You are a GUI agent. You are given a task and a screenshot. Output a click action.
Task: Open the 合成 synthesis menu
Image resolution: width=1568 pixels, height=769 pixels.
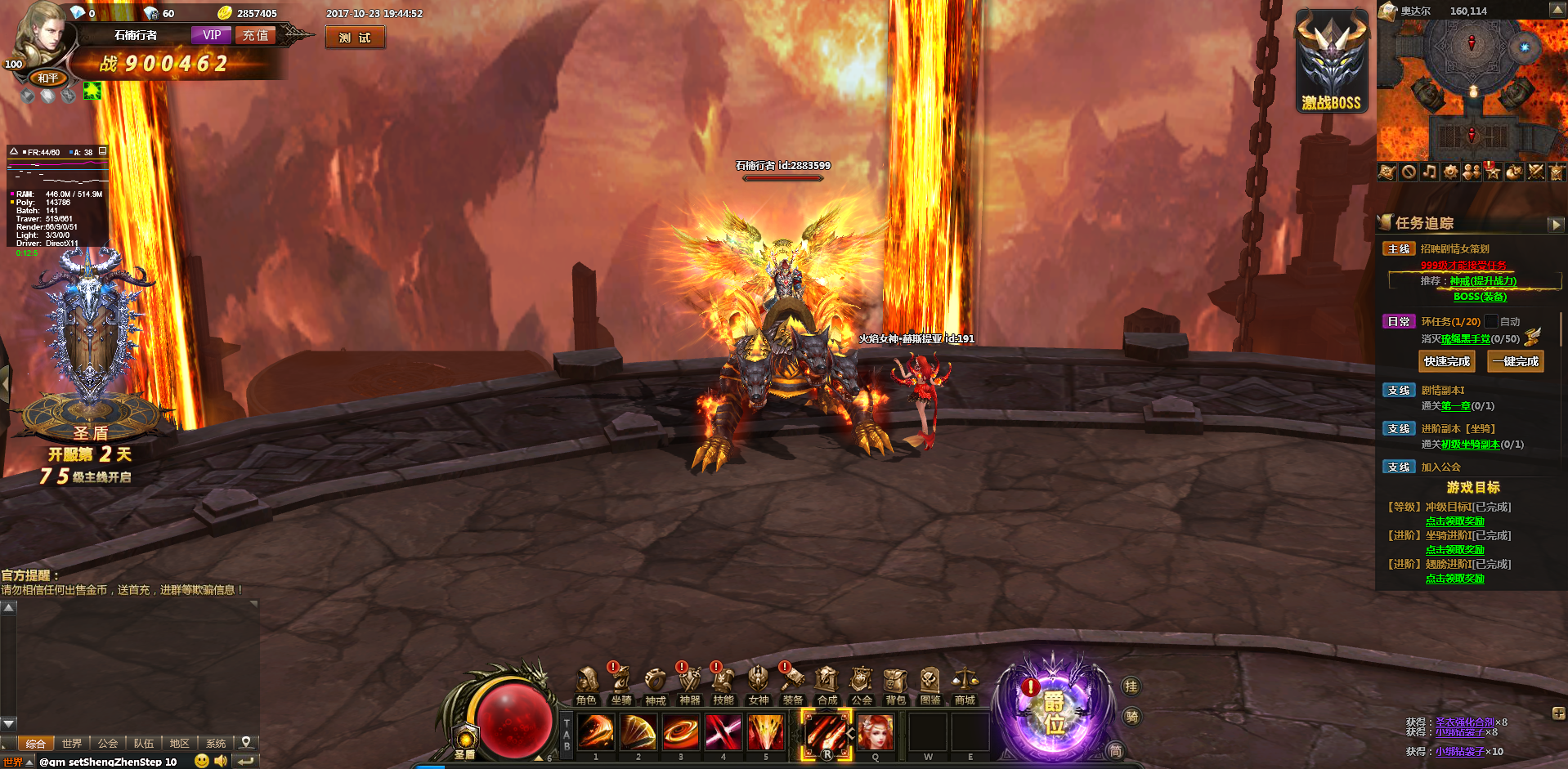827,683
